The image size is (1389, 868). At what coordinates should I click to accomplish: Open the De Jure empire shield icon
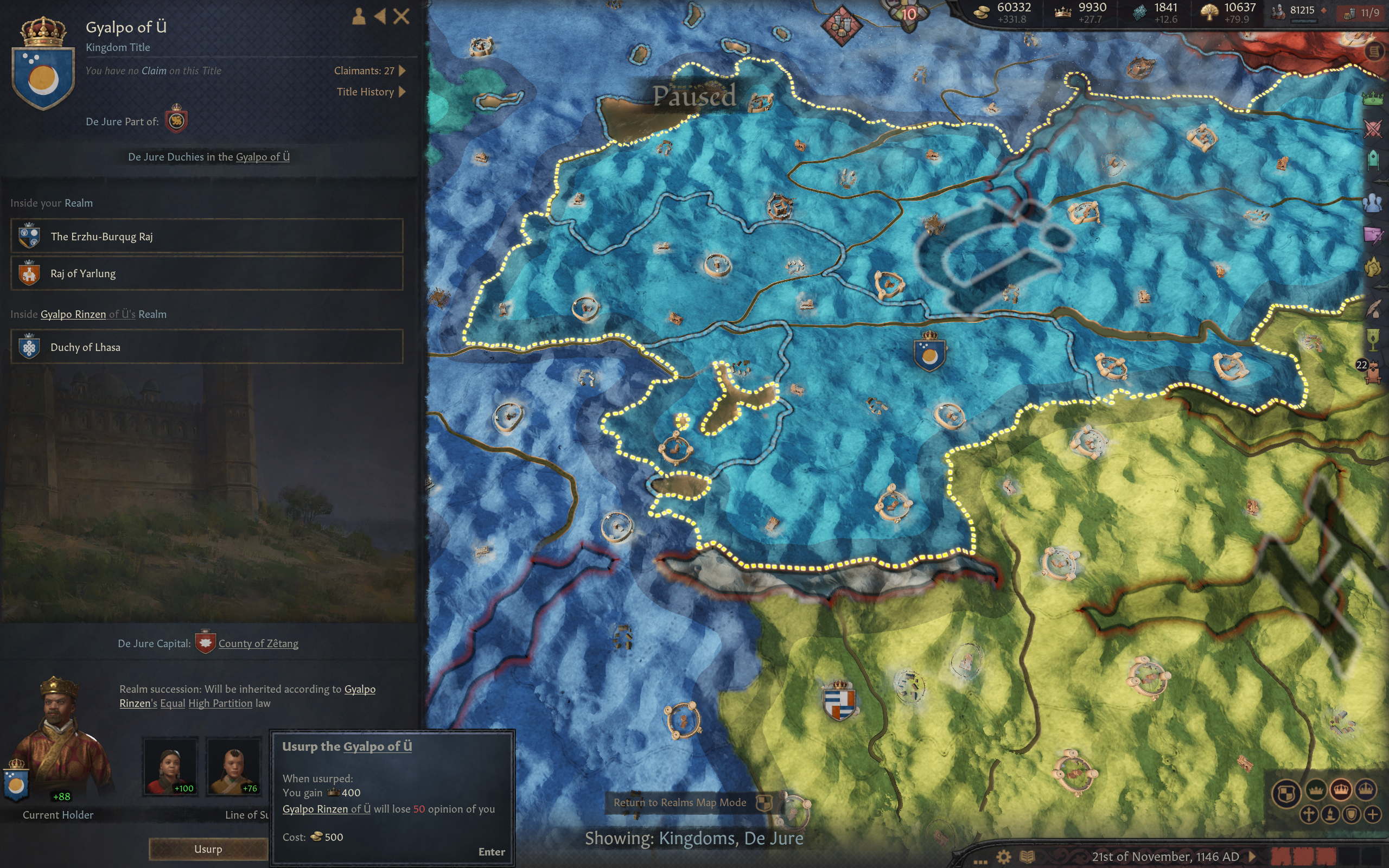pos(176,121)
